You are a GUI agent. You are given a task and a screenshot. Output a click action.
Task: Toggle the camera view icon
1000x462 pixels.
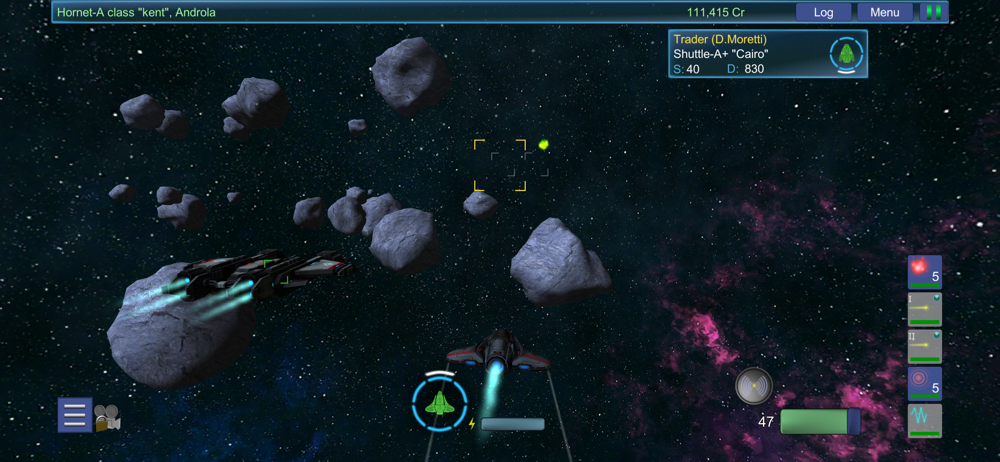[x=107, y=418]
